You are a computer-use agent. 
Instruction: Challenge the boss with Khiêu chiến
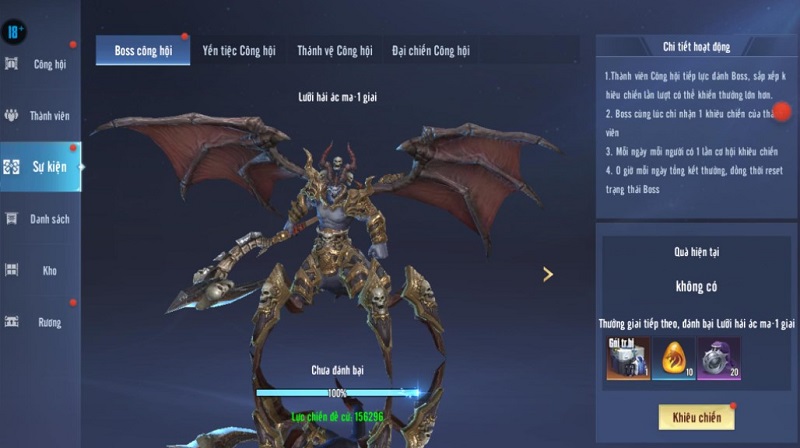[696, 416]
